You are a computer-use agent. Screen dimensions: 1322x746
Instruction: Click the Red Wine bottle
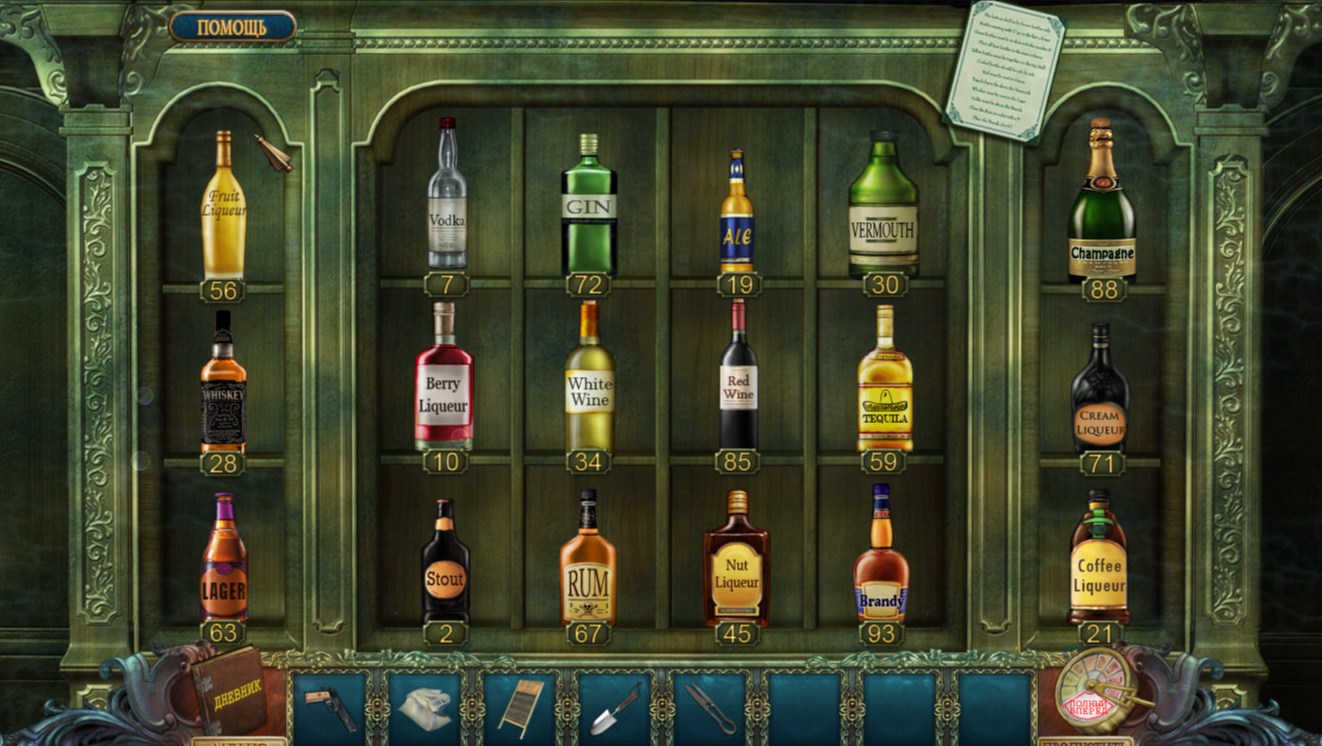[x=738, y=378]
